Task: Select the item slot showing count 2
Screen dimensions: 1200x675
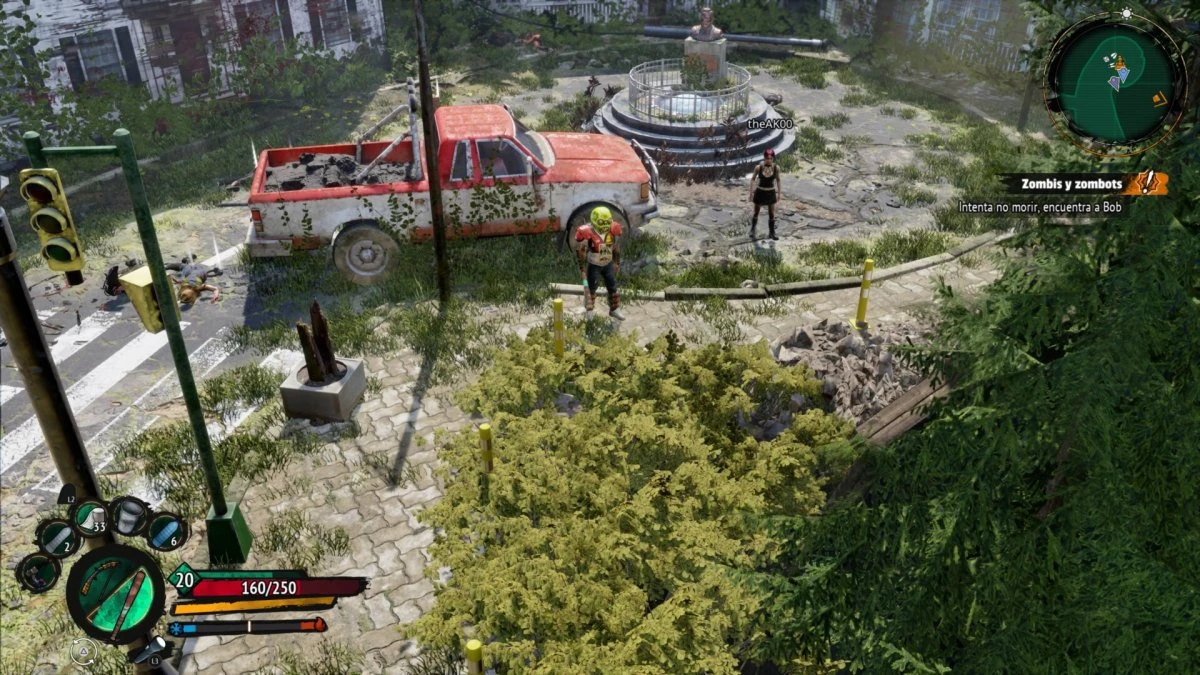Action: [x=57, y=538]
